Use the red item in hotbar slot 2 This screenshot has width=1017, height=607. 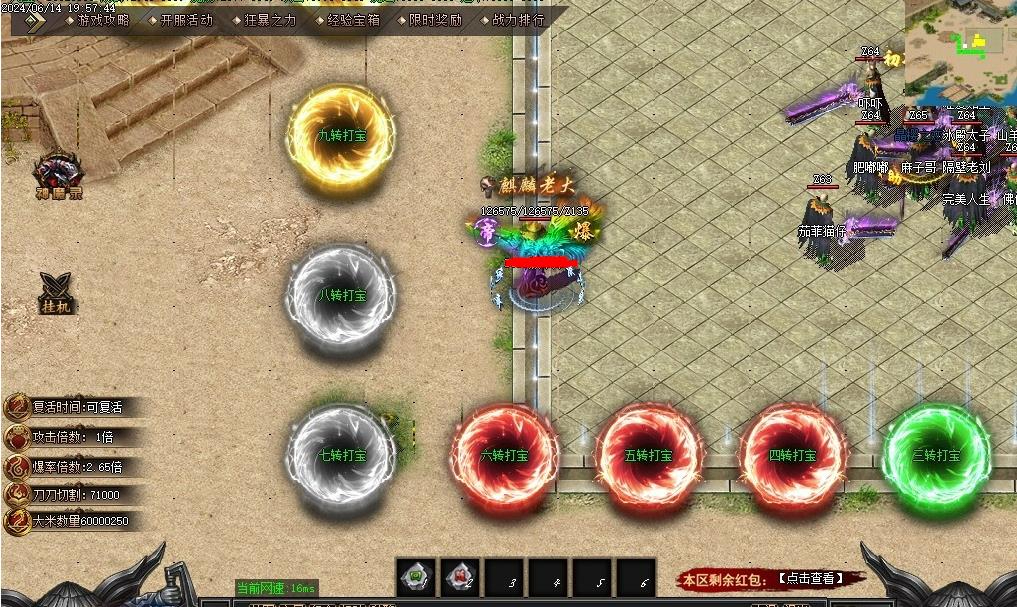(x=460, y=577)
